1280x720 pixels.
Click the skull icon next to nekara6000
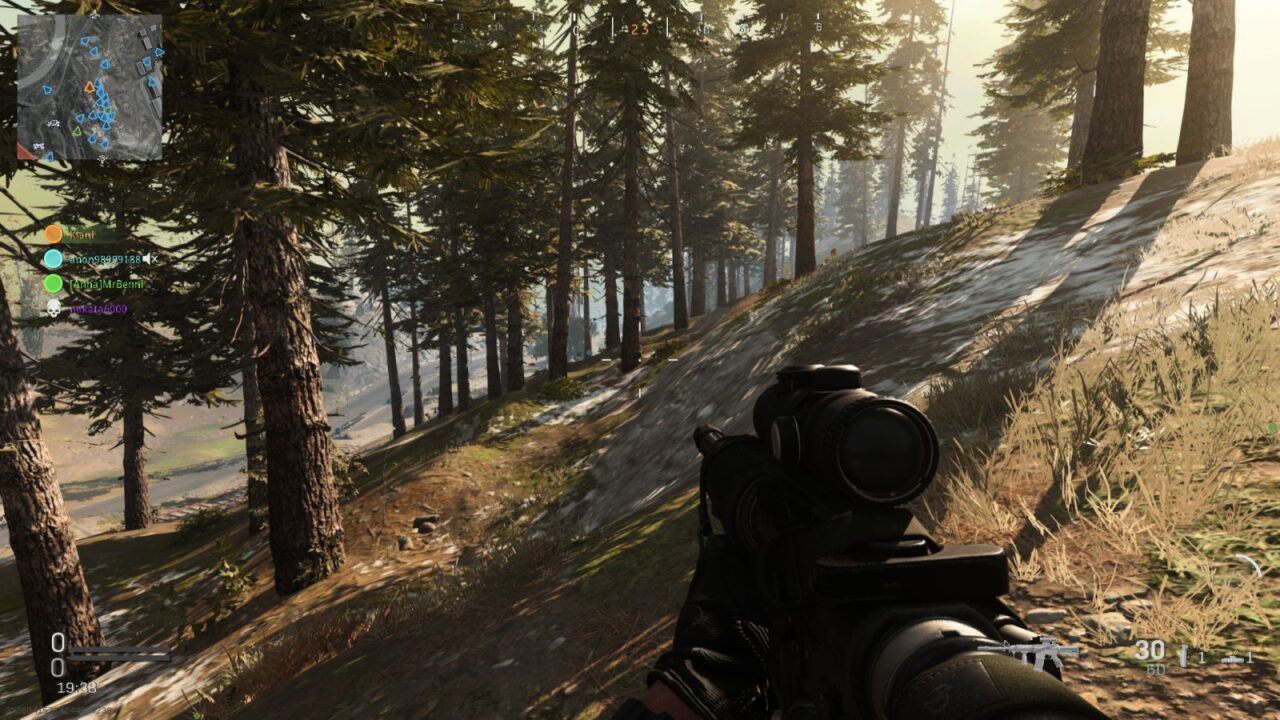(52, 307)
